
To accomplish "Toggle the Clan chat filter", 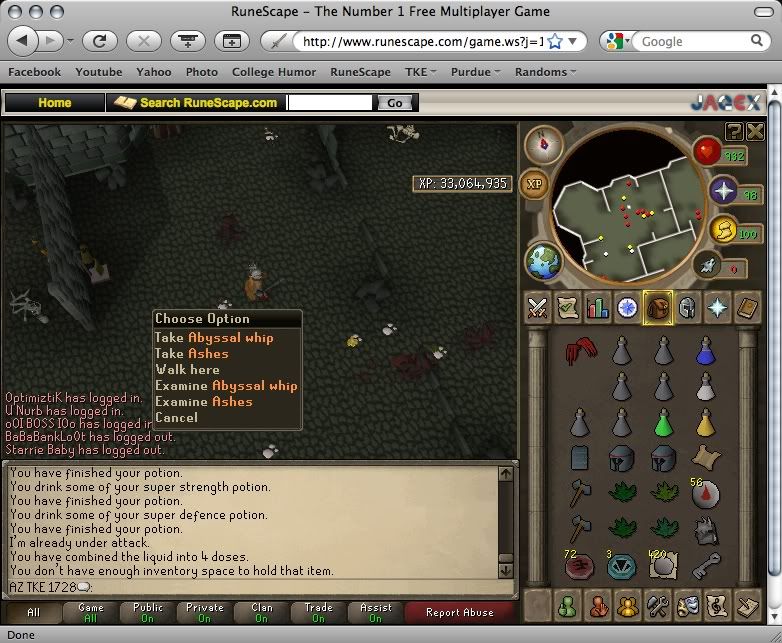I will click(262, 612).
